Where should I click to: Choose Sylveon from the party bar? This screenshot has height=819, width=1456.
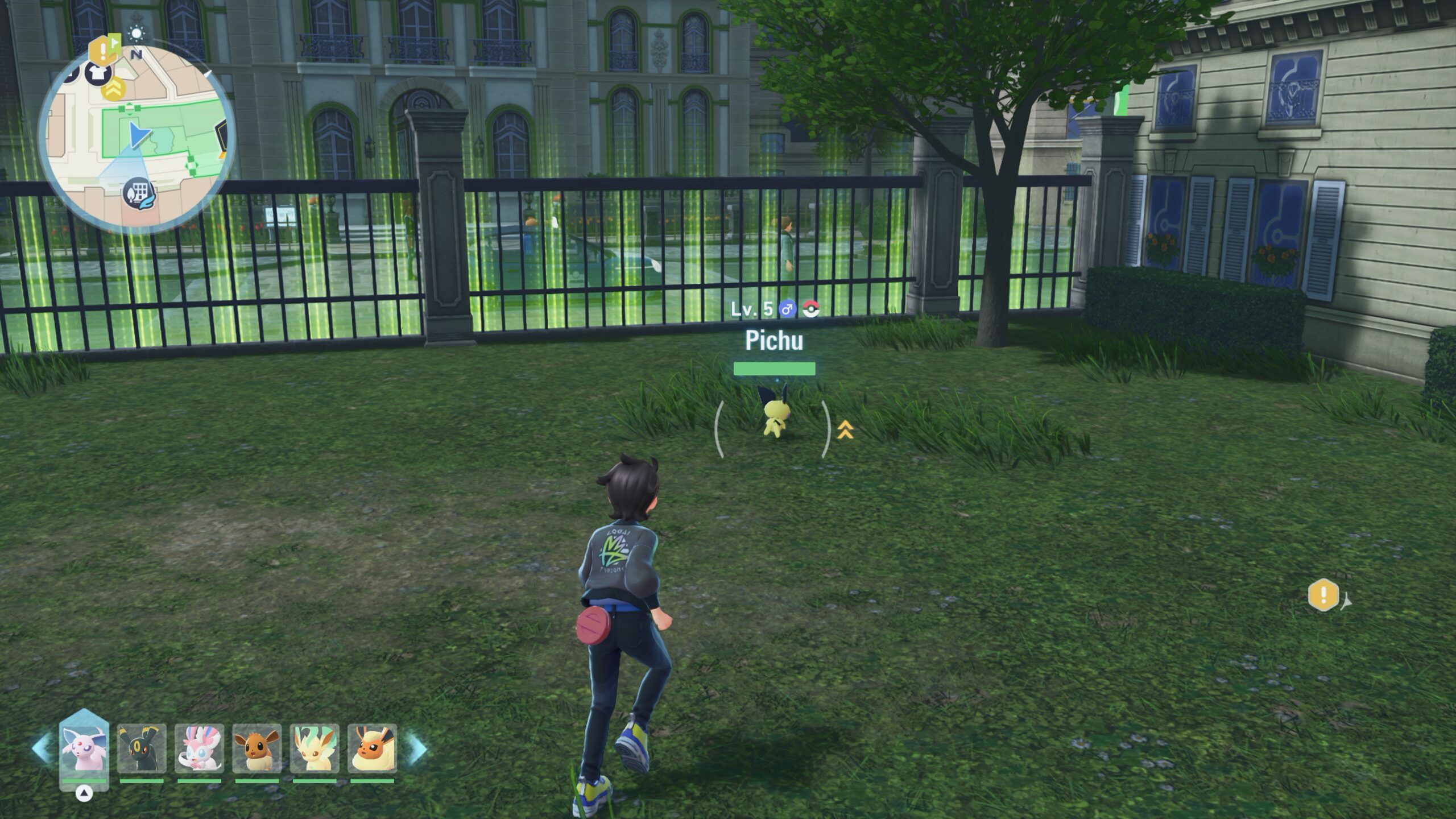[199, 748]
